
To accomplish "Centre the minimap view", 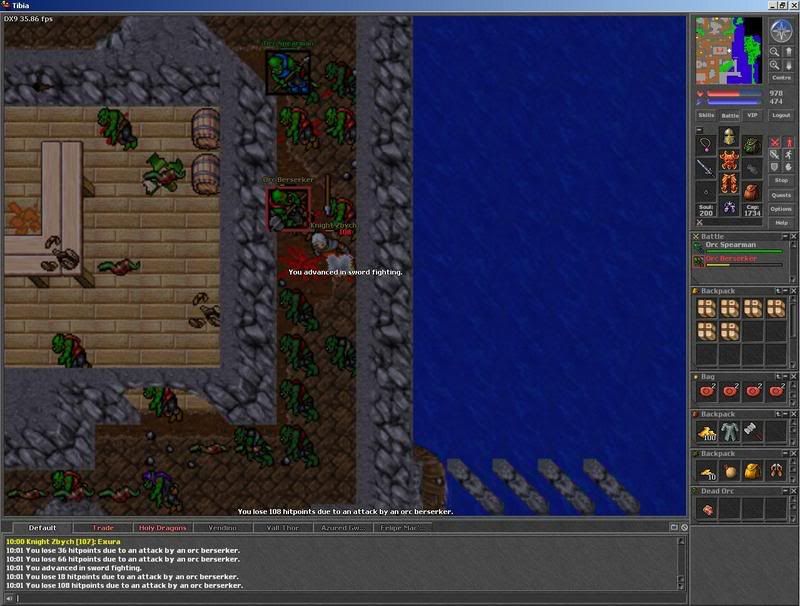I will tap(781, 77).
